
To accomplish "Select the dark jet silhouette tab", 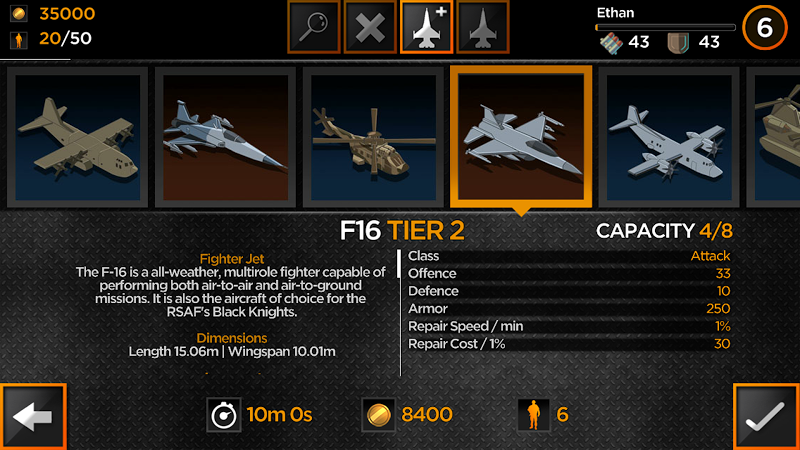I will 482,27.
